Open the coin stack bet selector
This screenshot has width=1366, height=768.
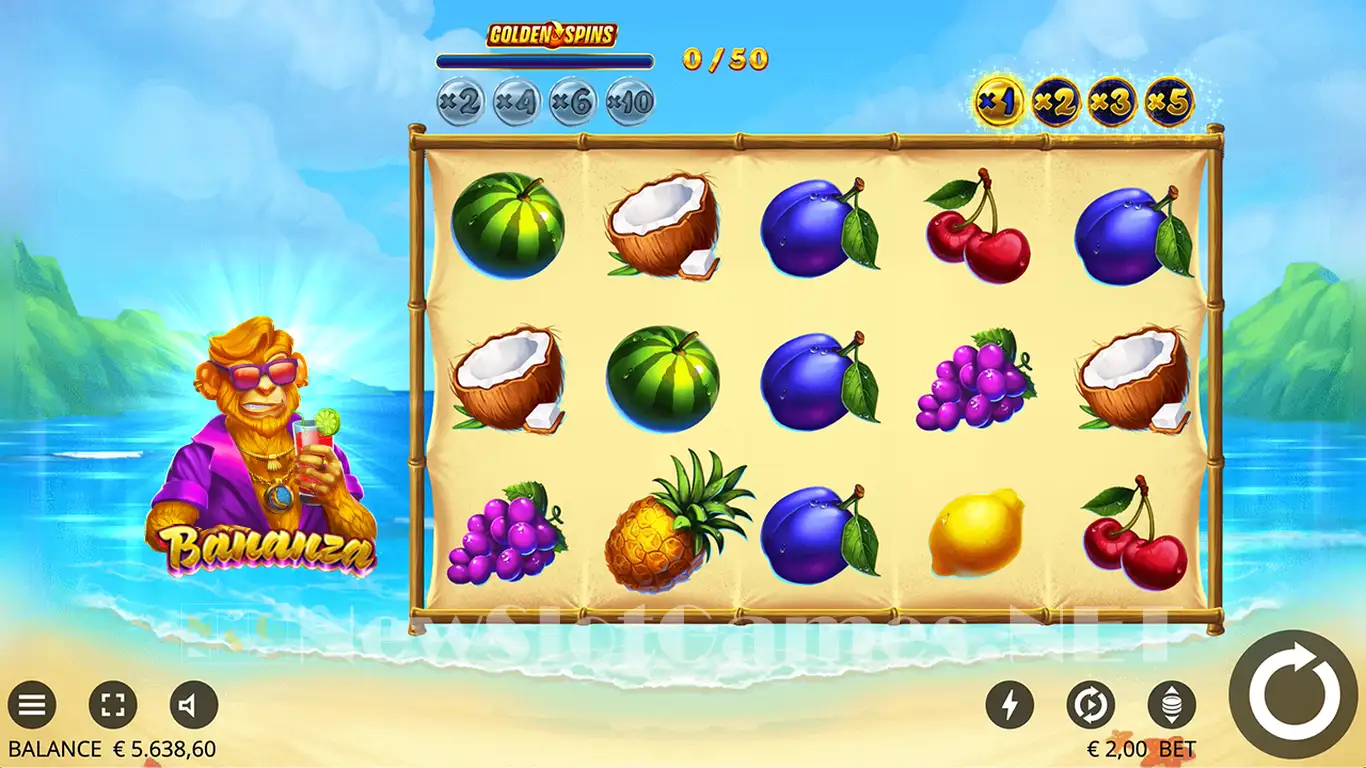(x=1170, y=706)
